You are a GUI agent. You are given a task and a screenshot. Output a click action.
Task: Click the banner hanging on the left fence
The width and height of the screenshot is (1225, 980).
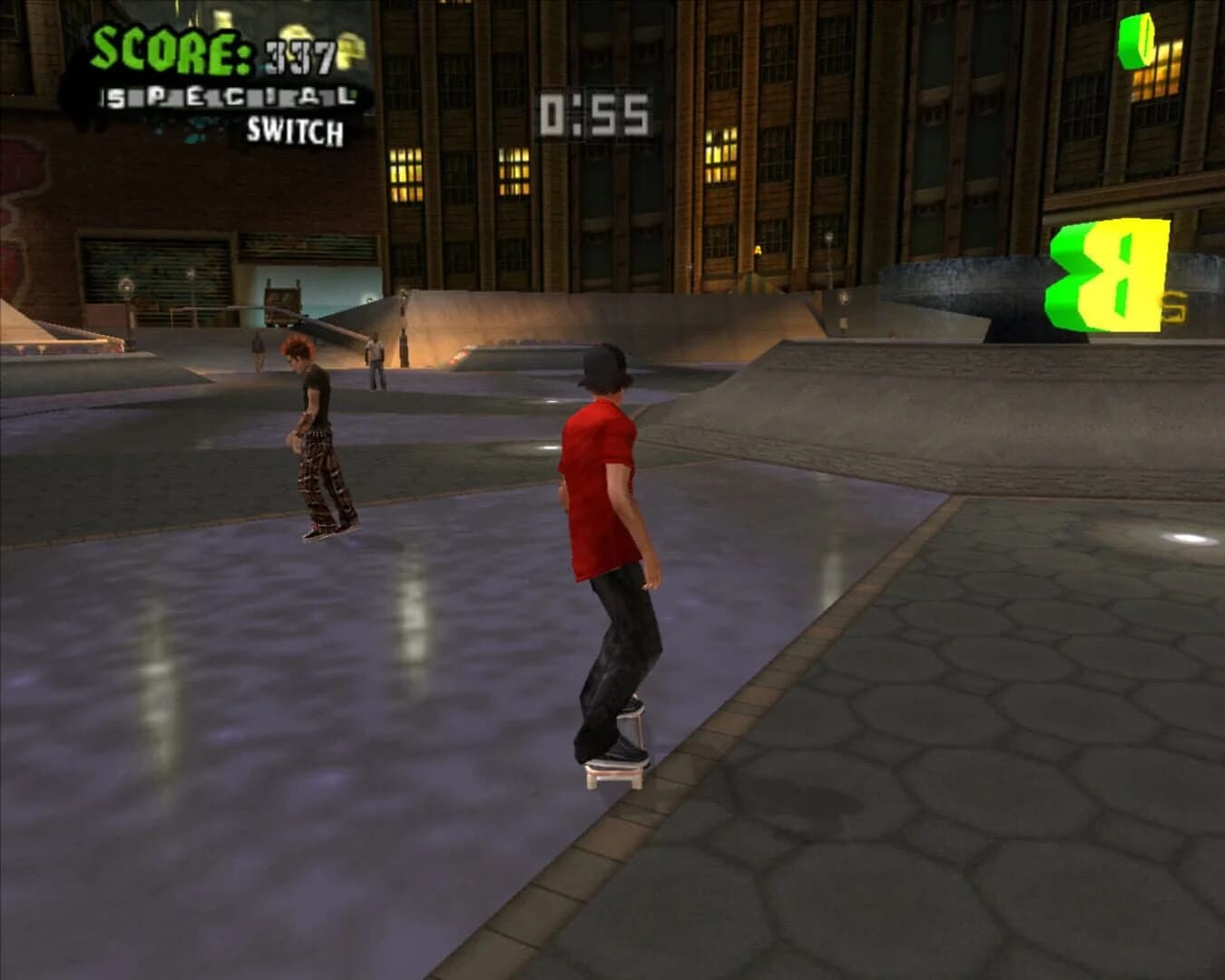[54, 349]
